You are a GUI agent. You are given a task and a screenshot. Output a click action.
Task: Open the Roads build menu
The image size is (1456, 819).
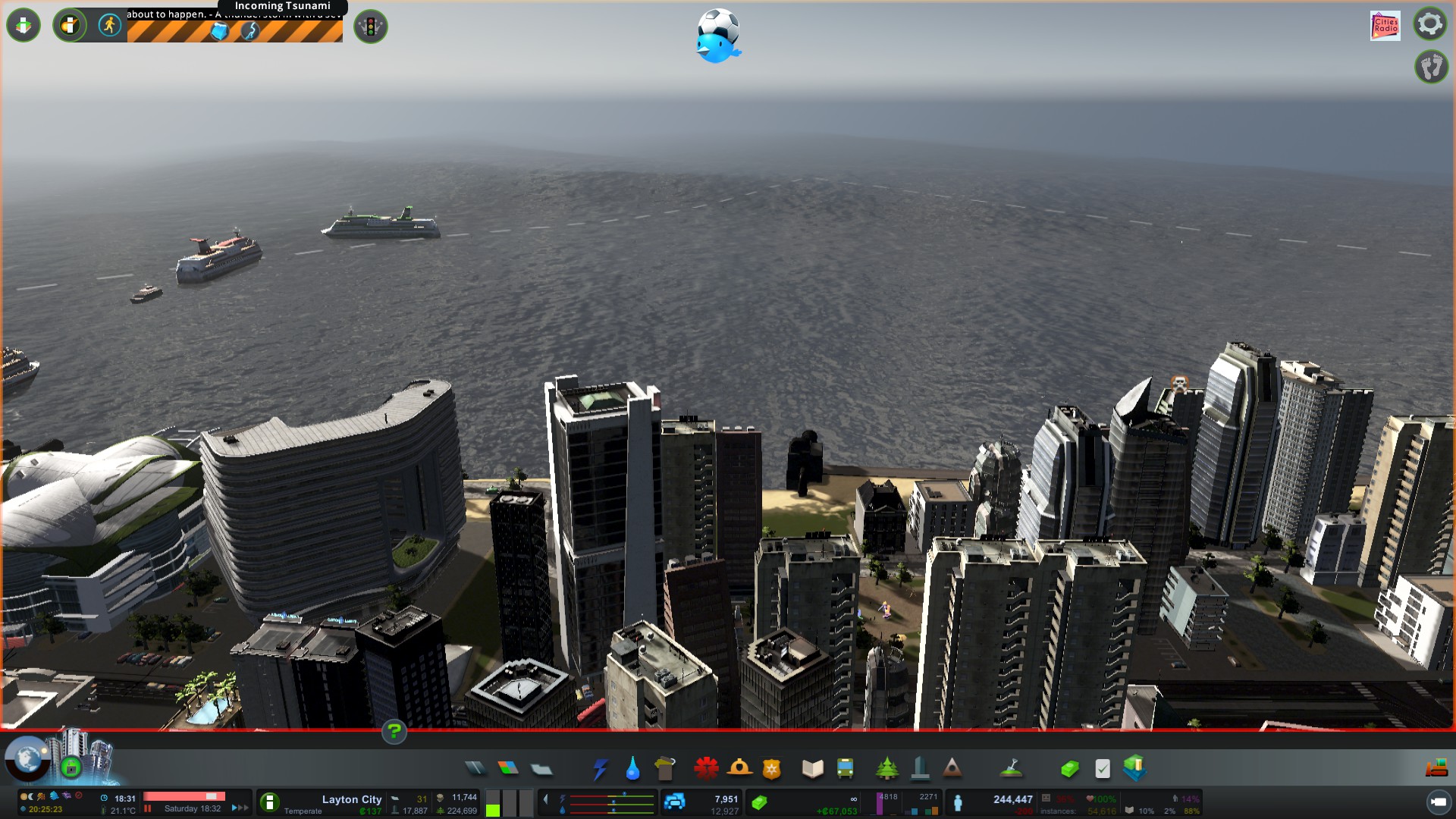click(x=475, y=769)
